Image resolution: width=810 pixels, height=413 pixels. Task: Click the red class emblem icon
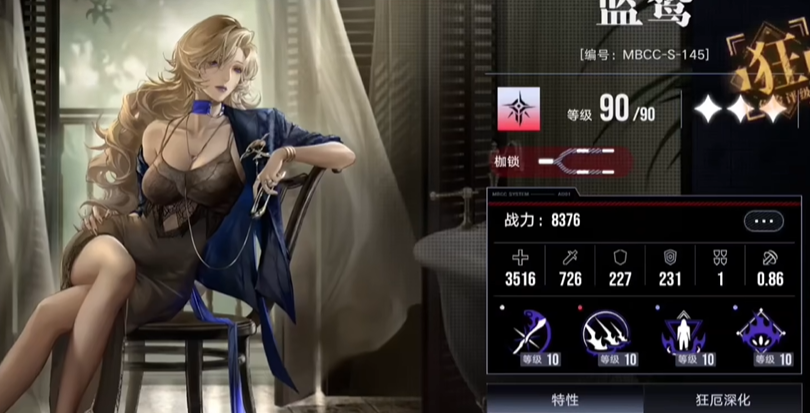click(x=519, y=110)
